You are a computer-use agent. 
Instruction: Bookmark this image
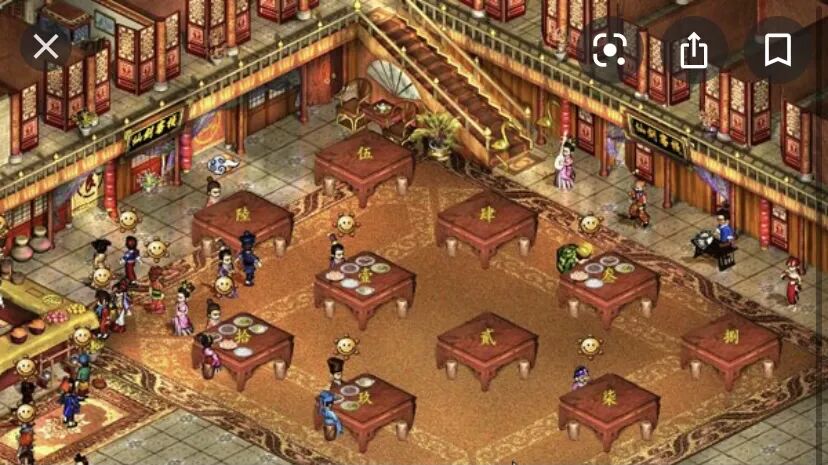click(777, 50)
